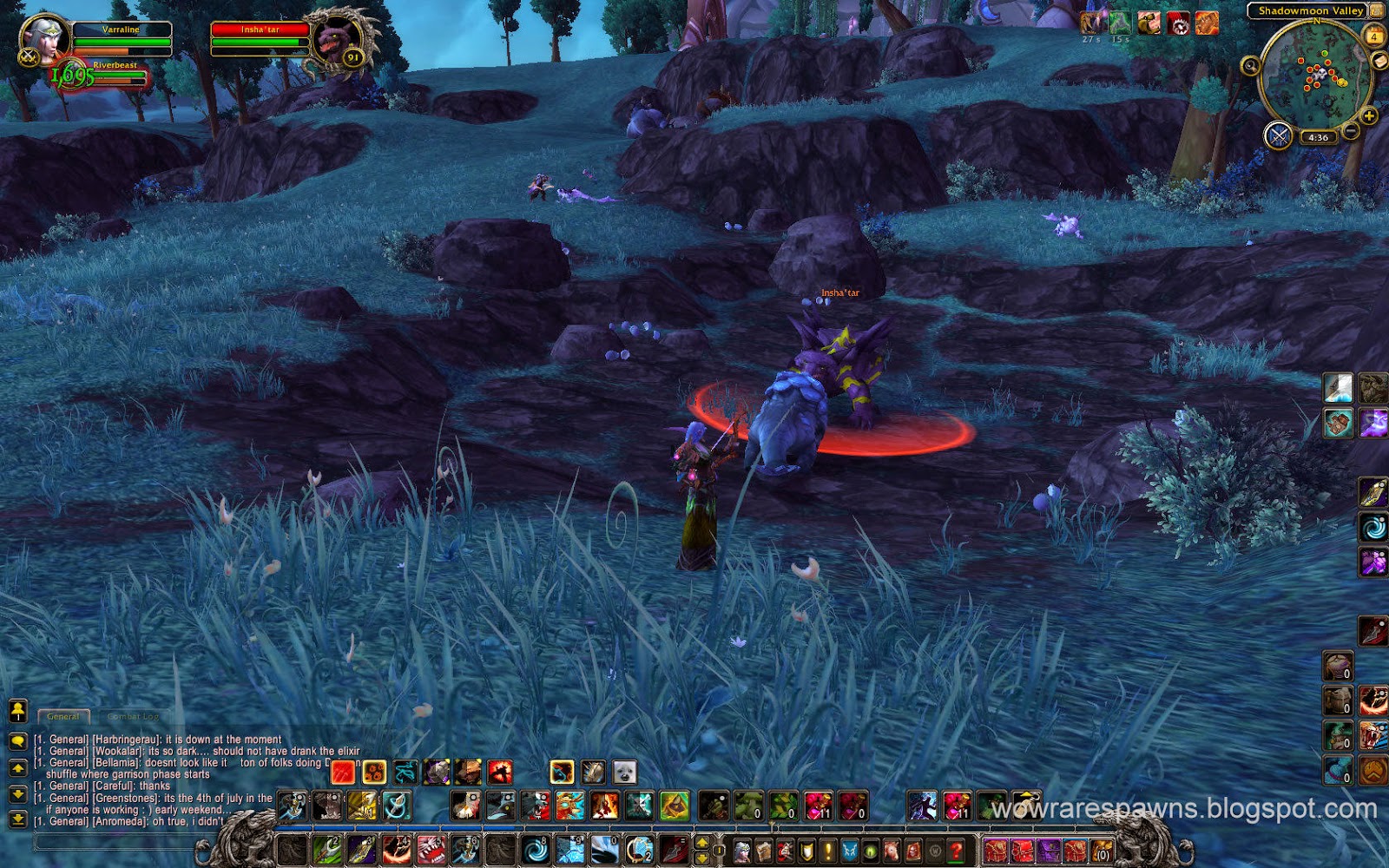Zoom out the minimap with the minus button
1389x868 pixels.
pyautogui.click(x=1351, y=130)
